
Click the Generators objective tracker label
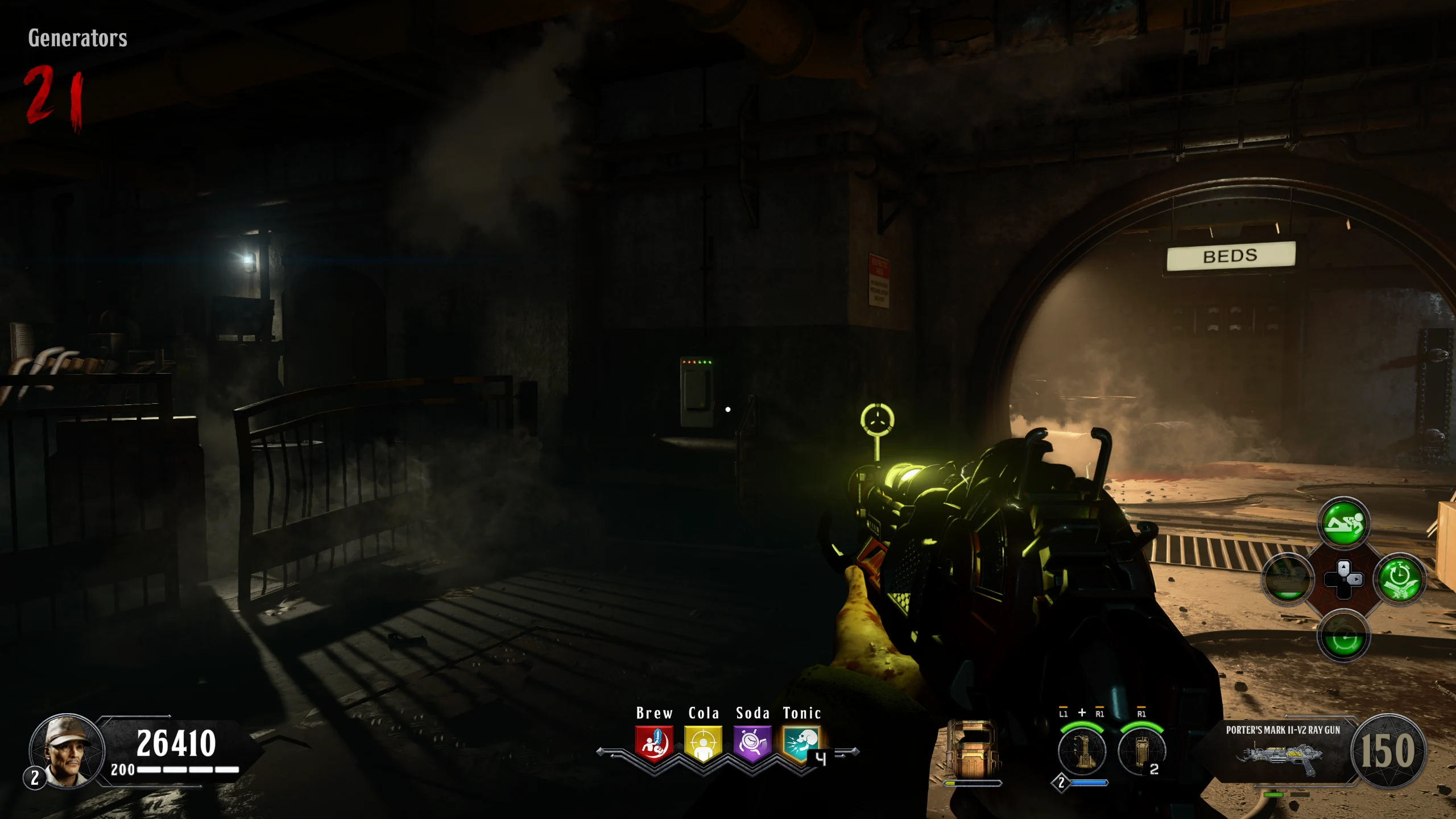click(x=78, y=38)
